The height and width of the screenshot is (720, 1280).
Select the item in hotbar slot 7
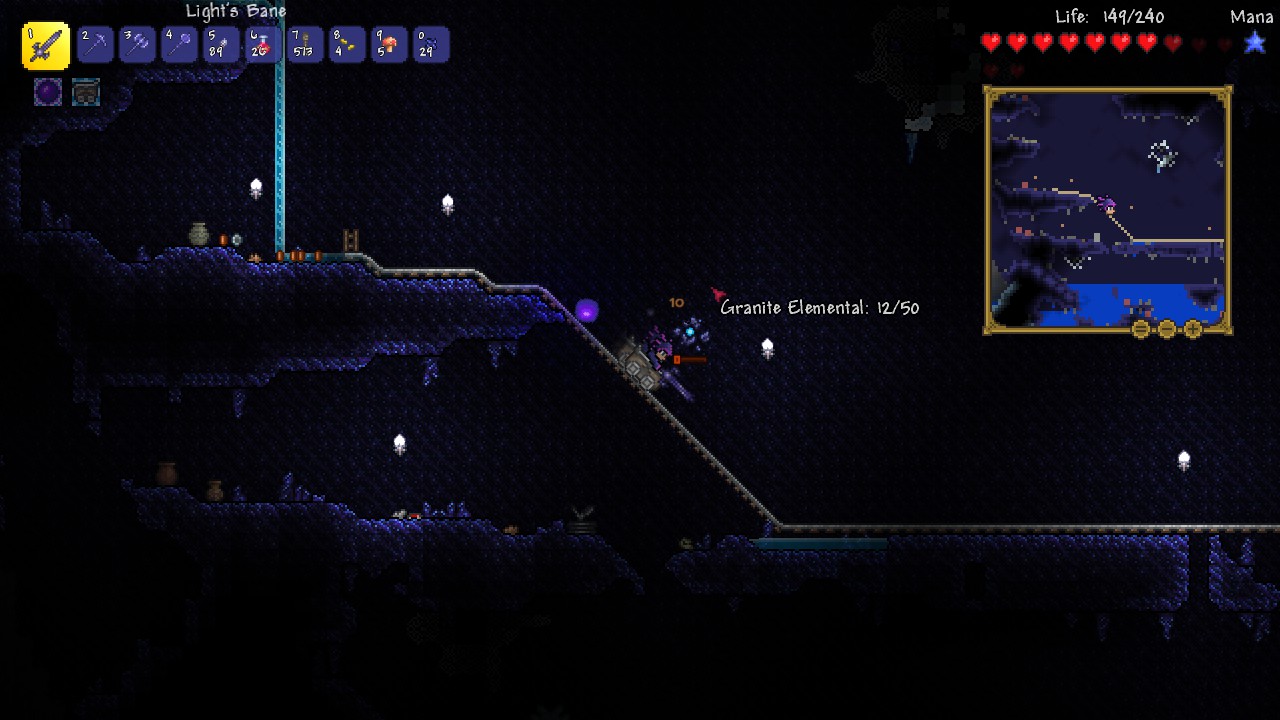[x=304, y=44]
